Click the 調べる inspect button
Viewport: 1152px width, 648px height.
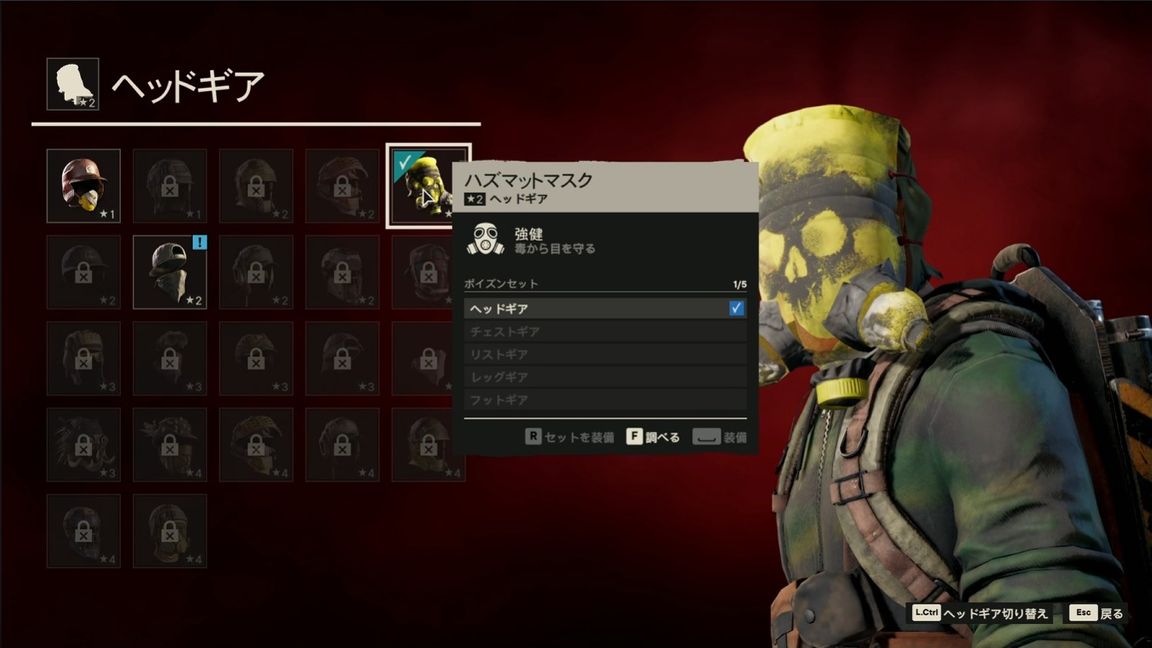(653, 437)
